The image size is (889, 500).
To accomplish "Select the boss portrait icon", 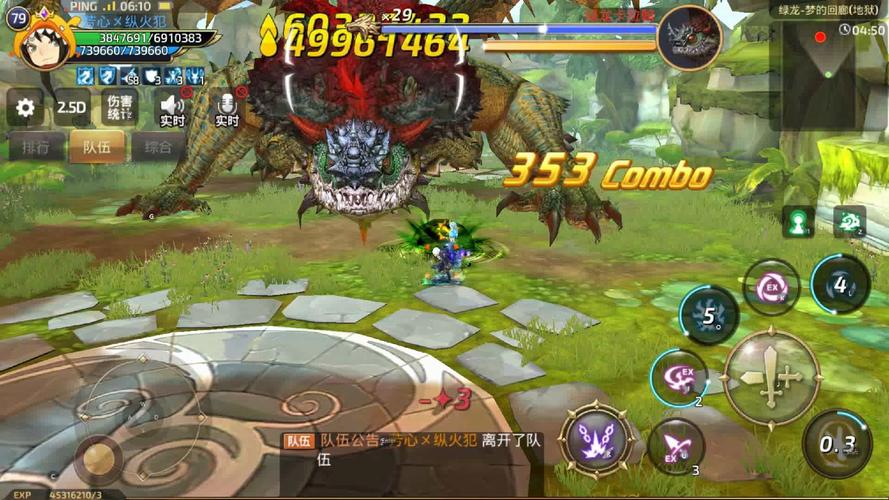I will pos(690,37).
